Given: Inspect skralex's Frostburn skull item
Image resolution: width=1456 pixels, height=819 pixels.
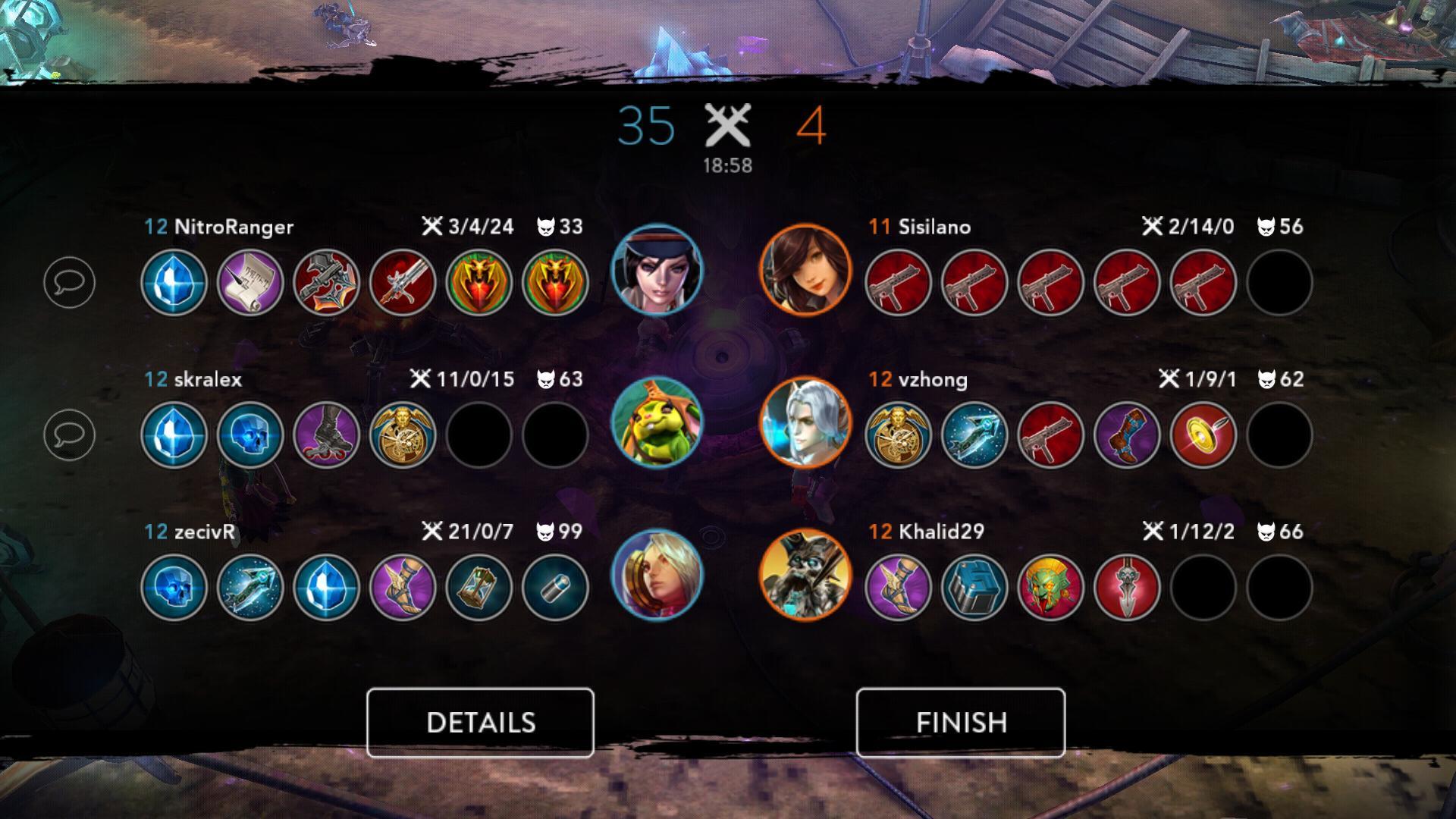Looking at the screenshot, I should point(250,435).
